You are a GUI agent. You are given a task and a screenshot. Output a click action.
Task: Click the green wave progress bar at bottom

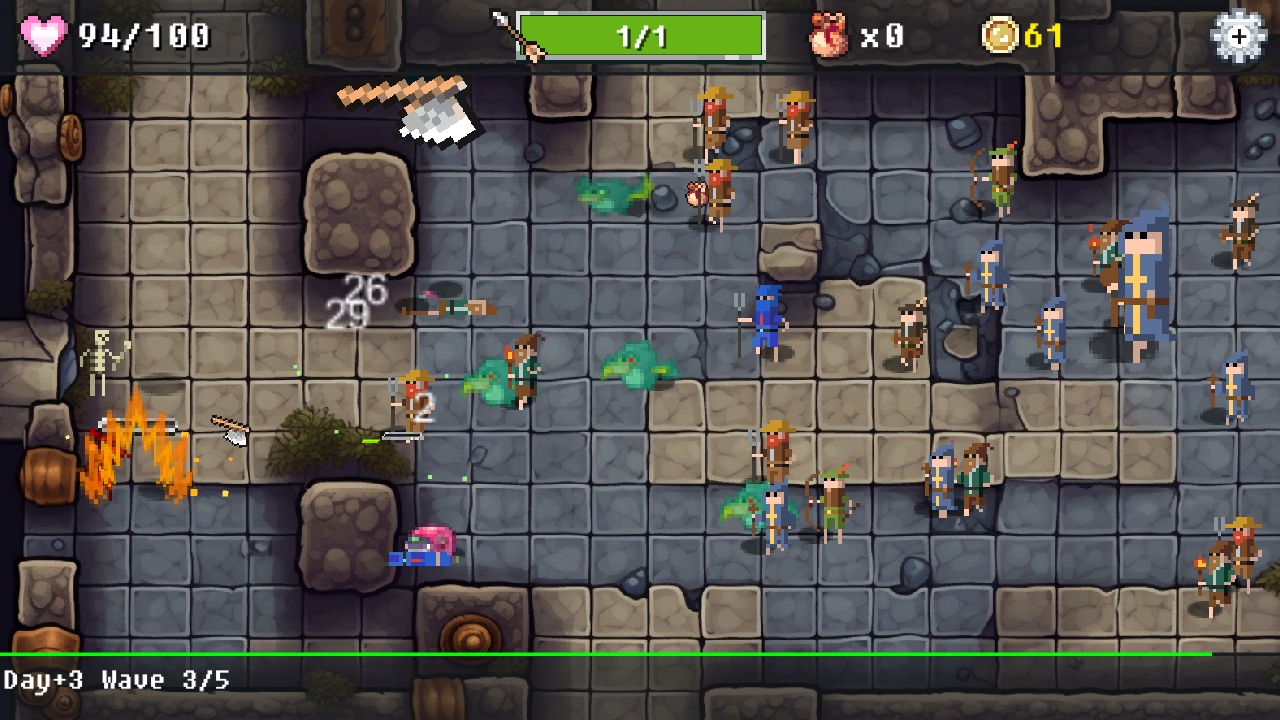tap(640, 652)
